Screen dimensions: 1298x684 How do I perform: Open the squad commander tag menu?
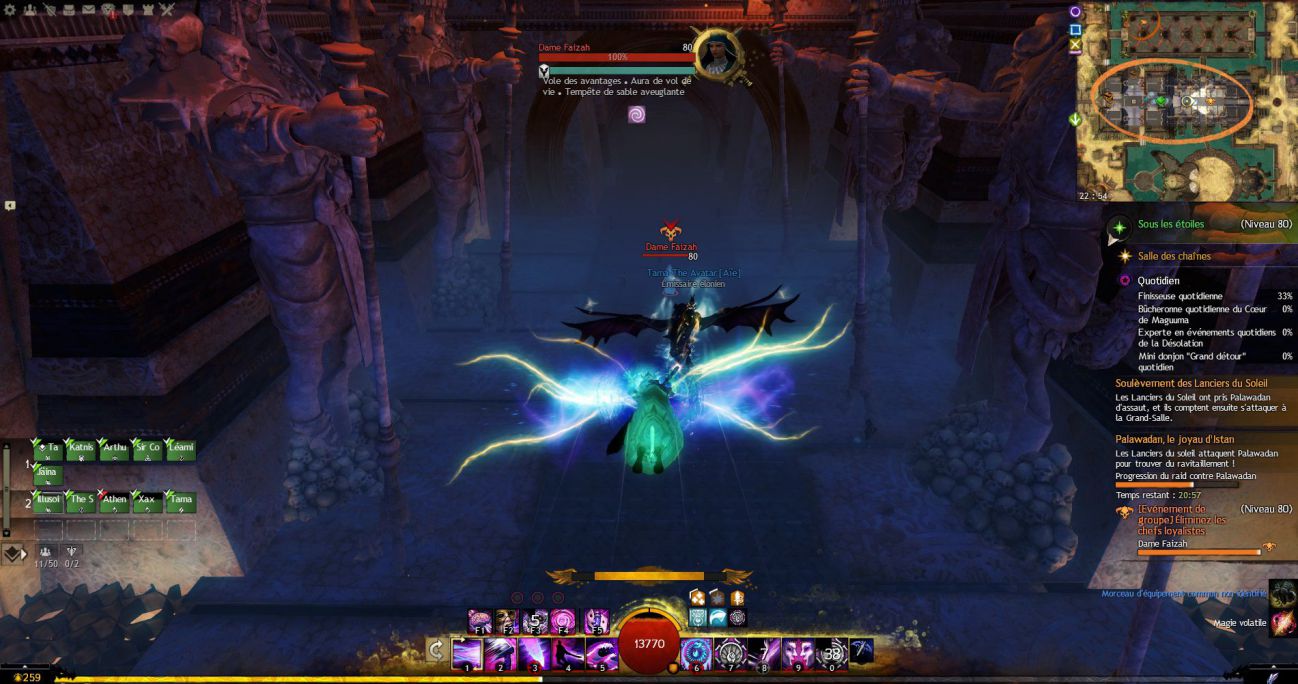point(14,552)
